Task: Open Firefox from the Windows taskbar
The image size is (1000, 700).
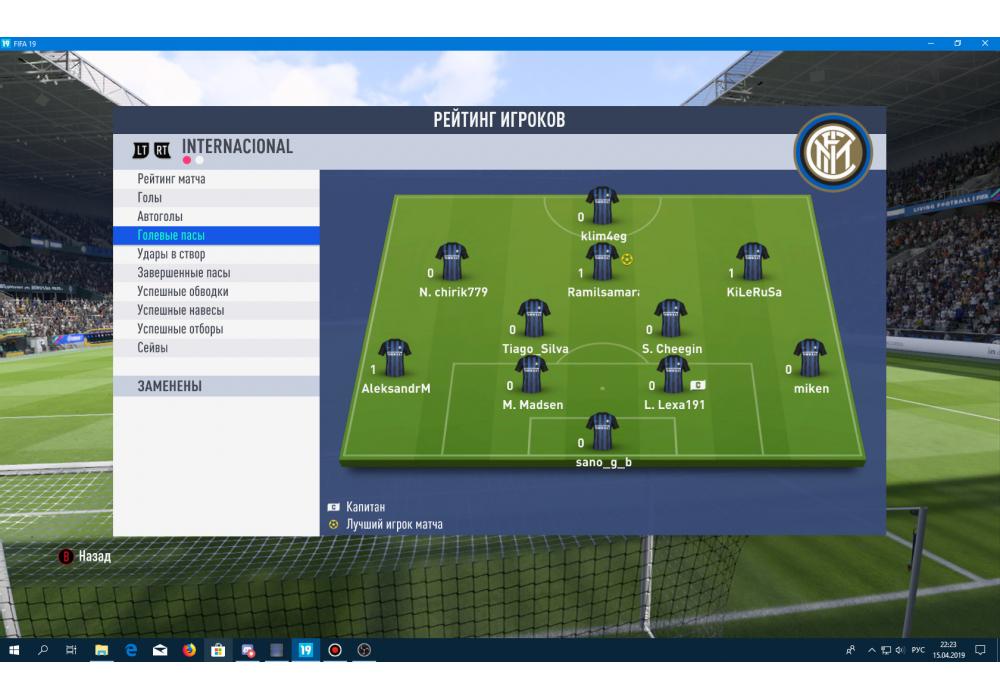Action: click(x=189, y=650)
